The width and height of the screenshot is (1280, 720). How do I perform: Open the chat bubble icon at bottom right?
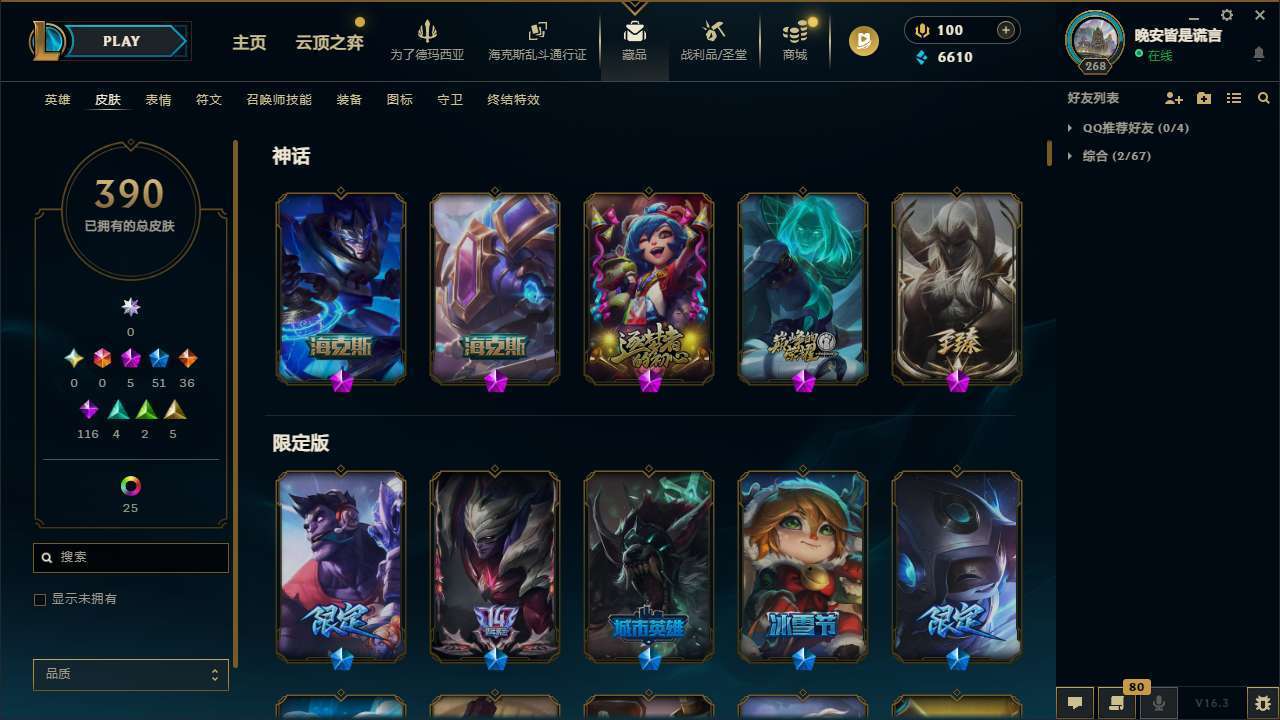(1073, 703)
